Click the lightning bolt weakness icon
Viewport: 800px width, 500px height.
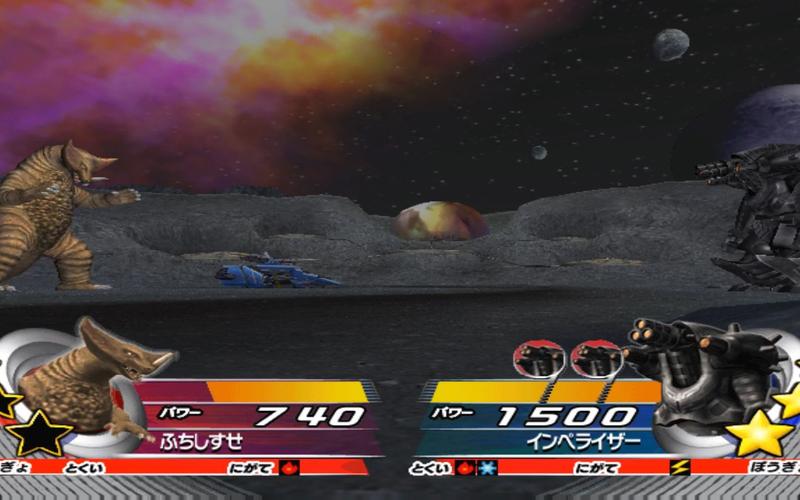679,467
